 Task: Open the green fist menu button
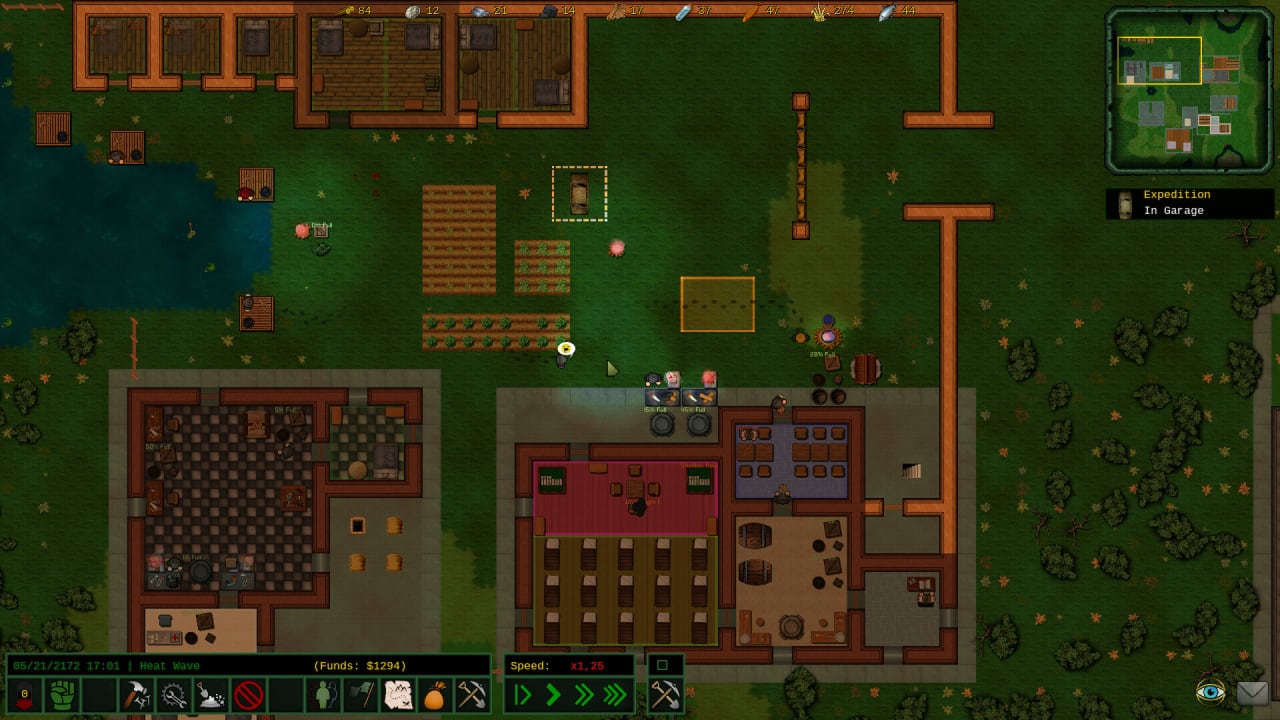[x=62, y=694]
